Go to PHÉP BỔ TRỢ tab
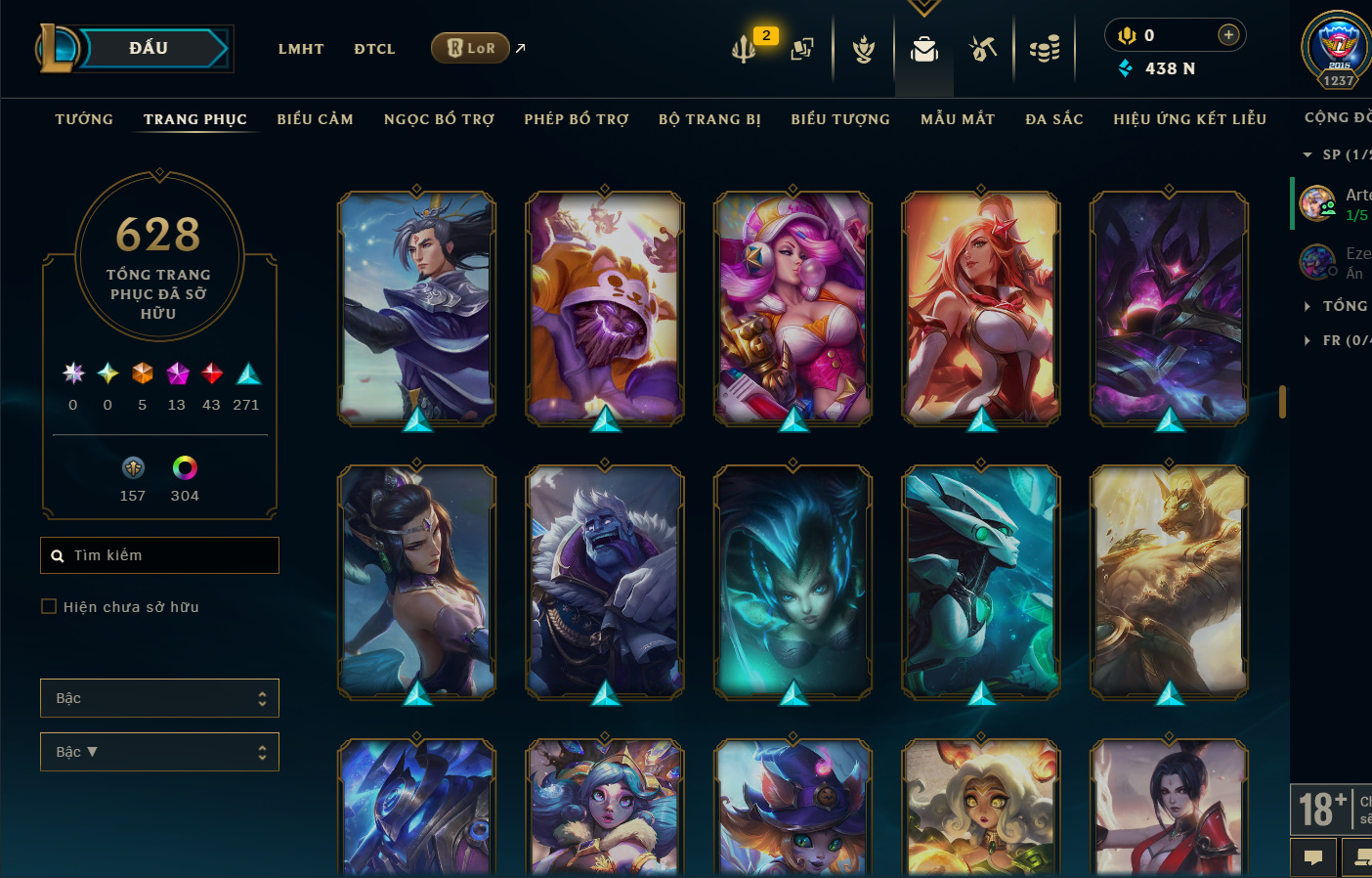This screenshot has height=878, width=1372. tap(577, 119)
